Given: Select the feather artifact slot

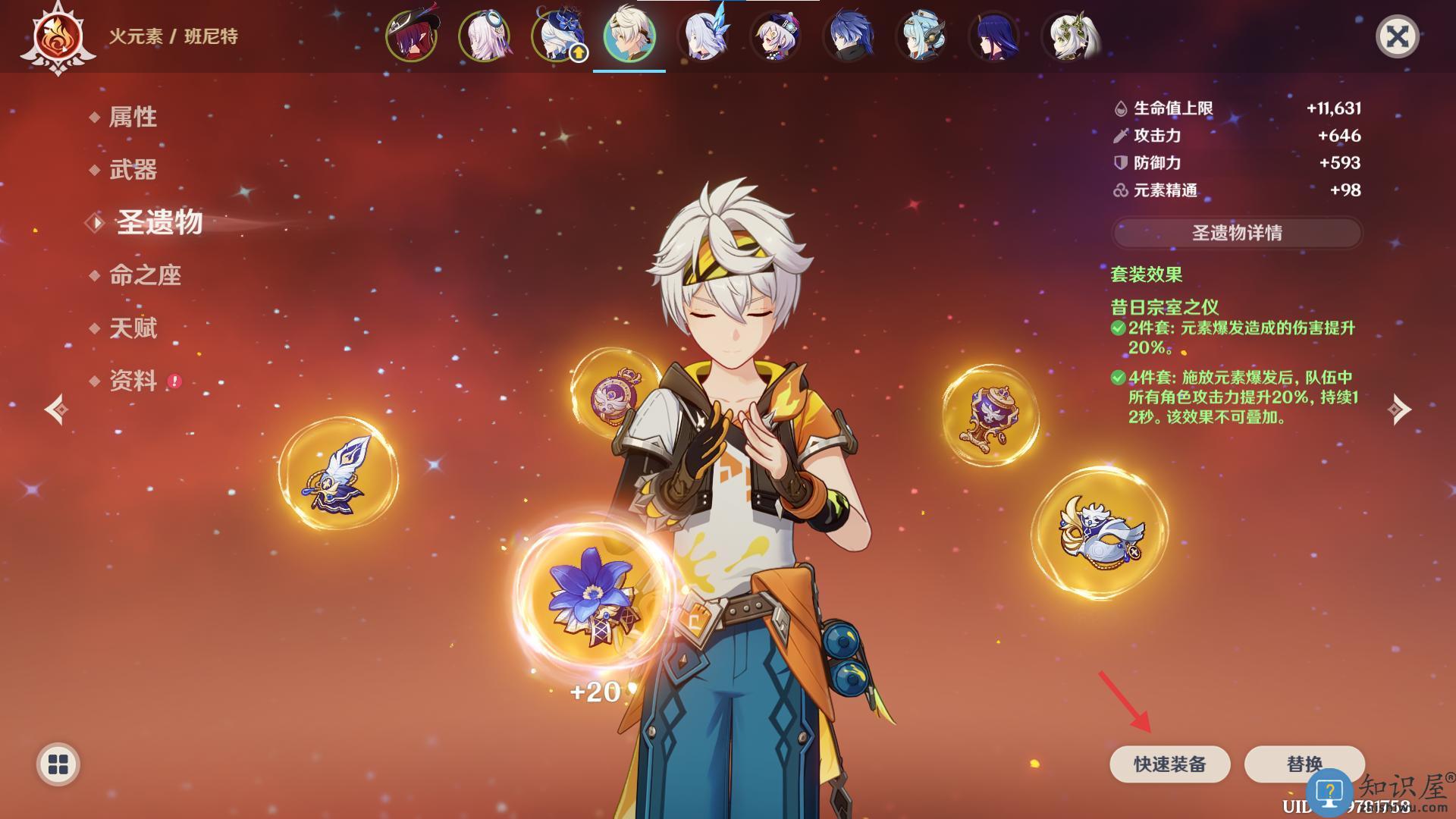Looking at the screenshot, I should (x=338, y=475).
